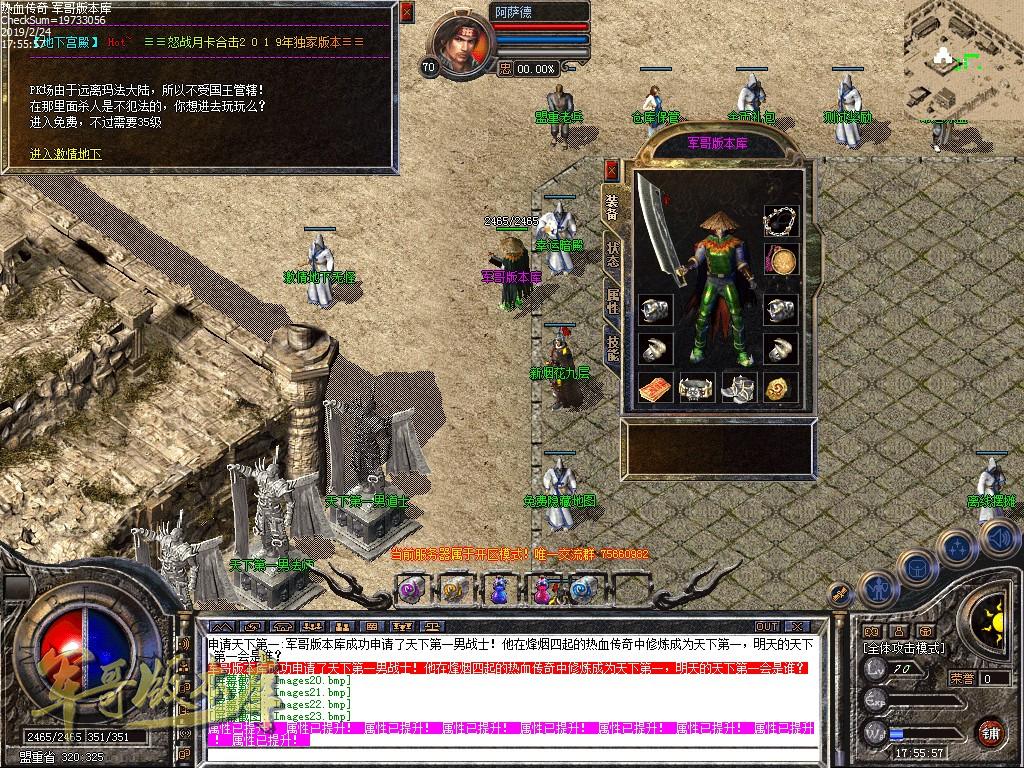Click the OUT button above chat
Screen dimensions: 1024x768
point(768,627)
